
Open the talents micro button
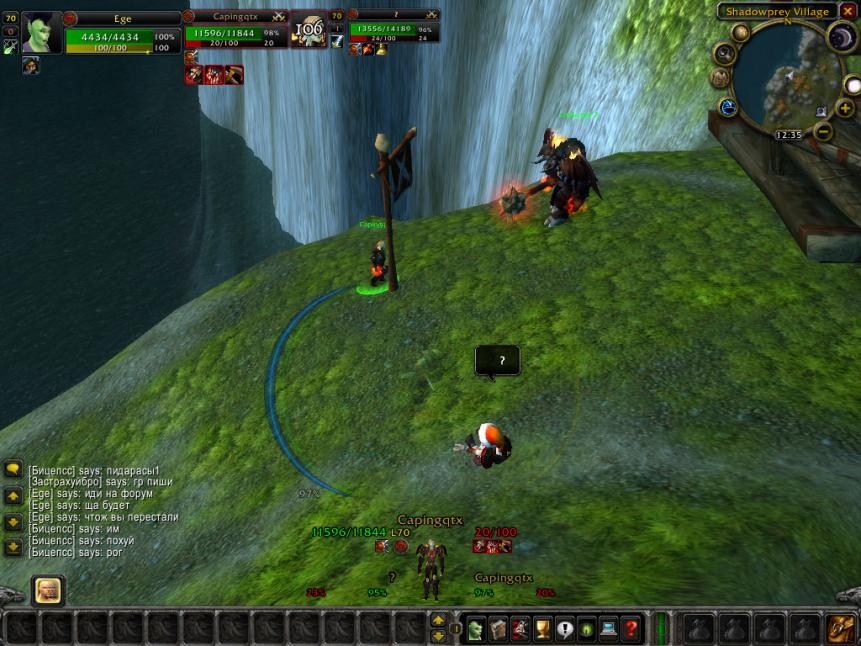[520, 629]
